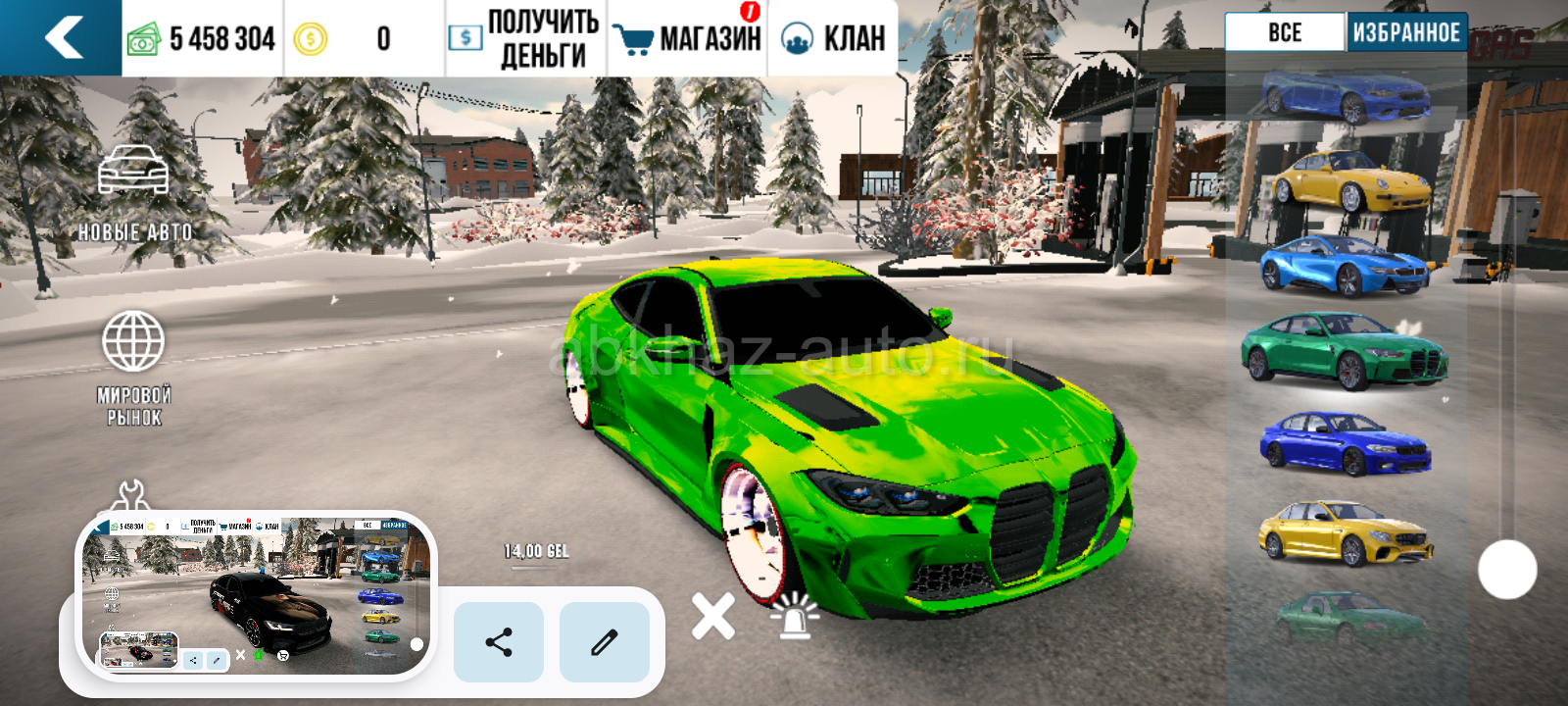1568x706 pixels.
Task: Open the Получить Деньги offer
Action: click(x=525, y=38)
